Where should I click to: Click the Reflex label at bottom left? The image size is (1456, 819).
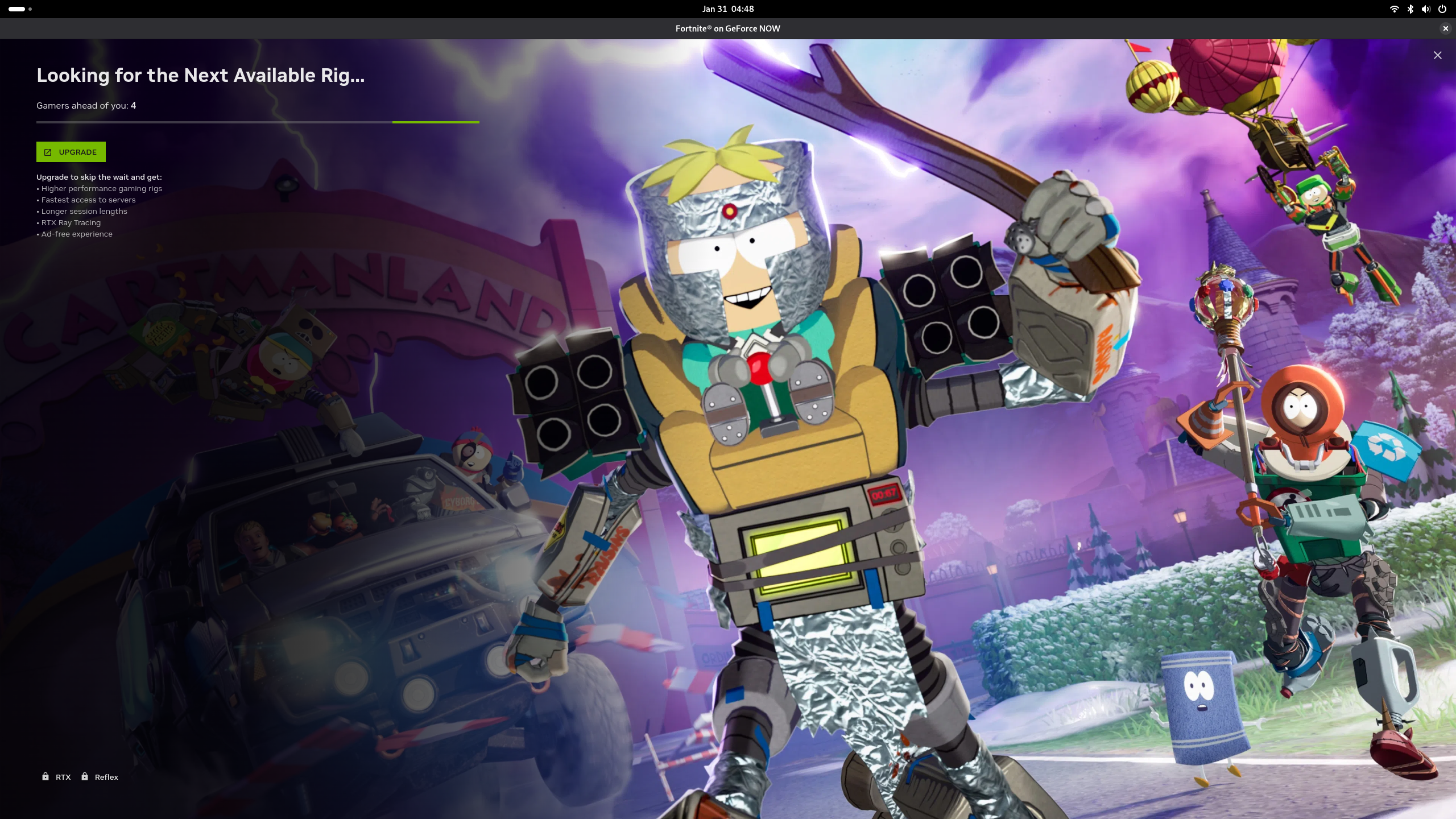click(106, 776)
